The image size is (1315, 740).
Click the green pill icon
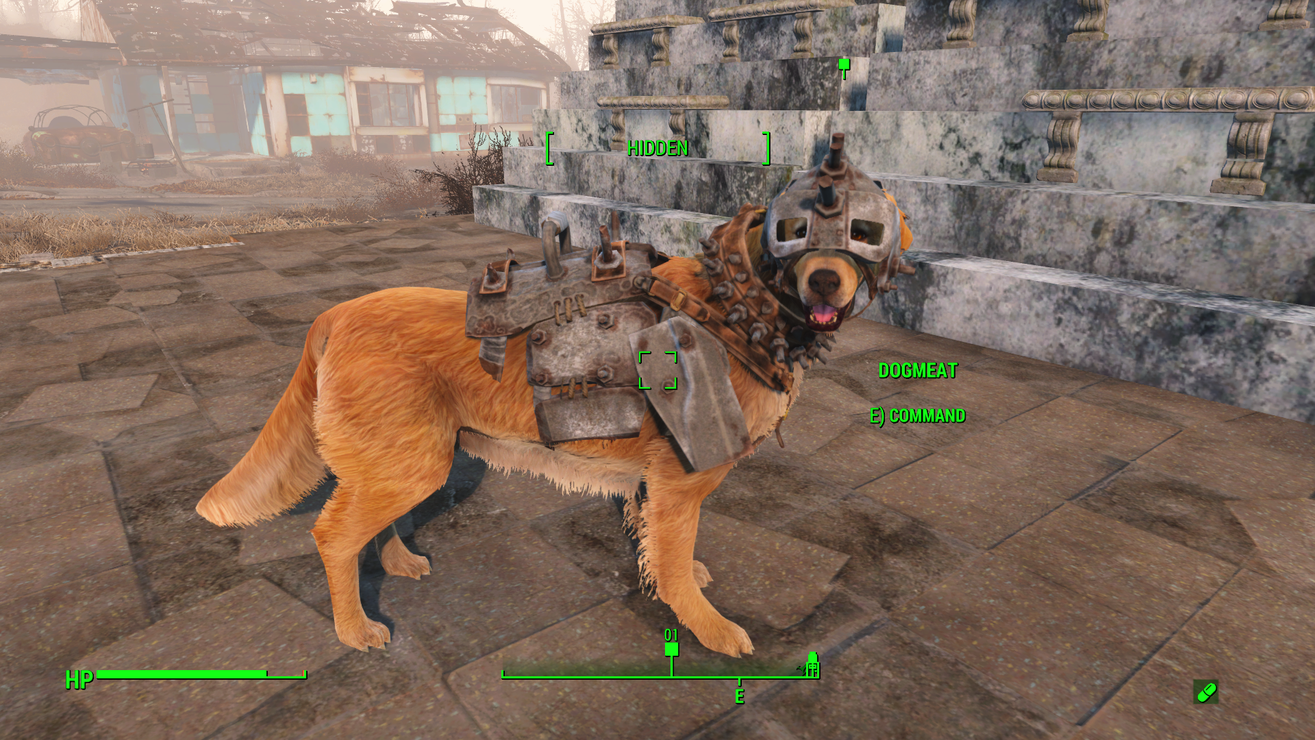(x=1206, y=691)
